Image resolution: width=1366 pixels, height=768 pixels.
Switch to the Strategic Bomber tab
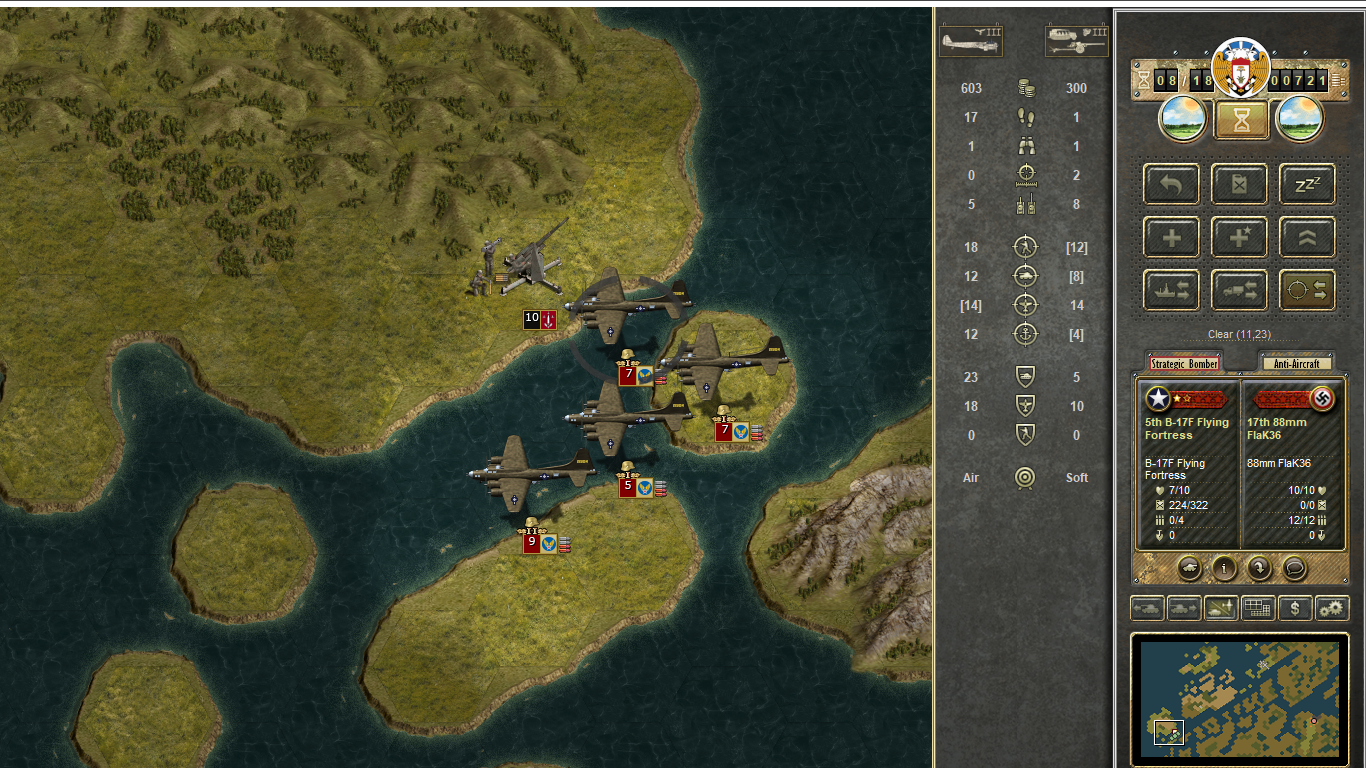tap(1183, 364)
